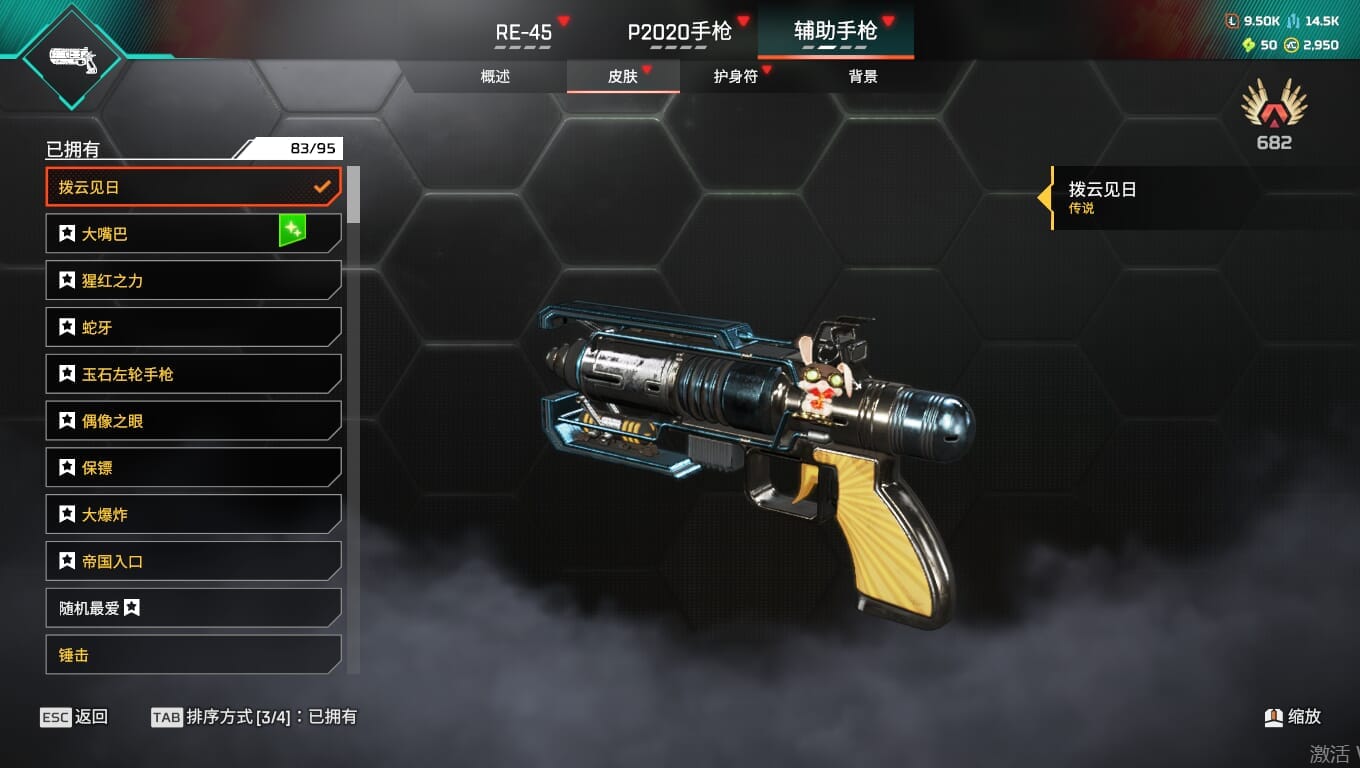1360x768 pixels.
Task: Pick the 大爆炸 skin
Action: coord(193,515)
